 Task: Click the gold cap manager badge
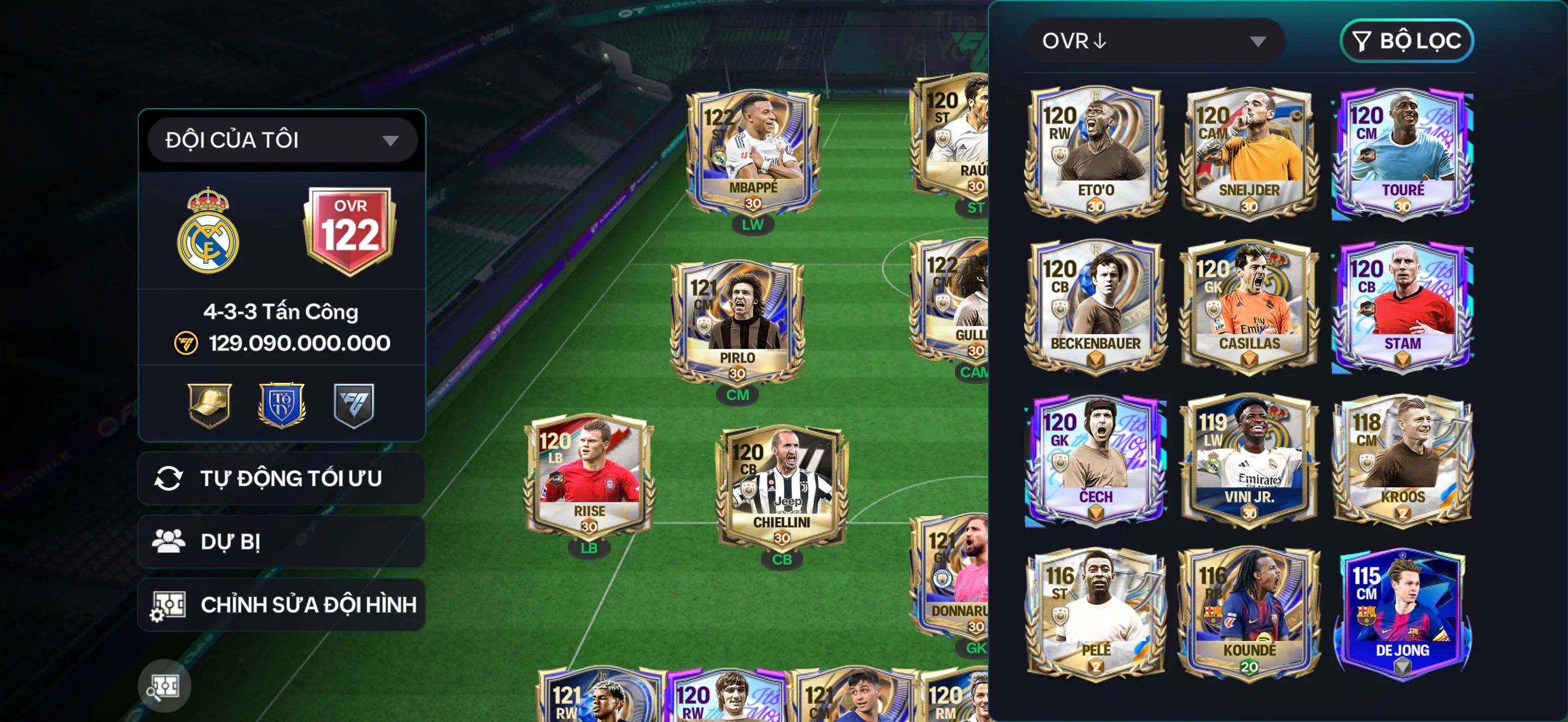(x=209, y=404)
